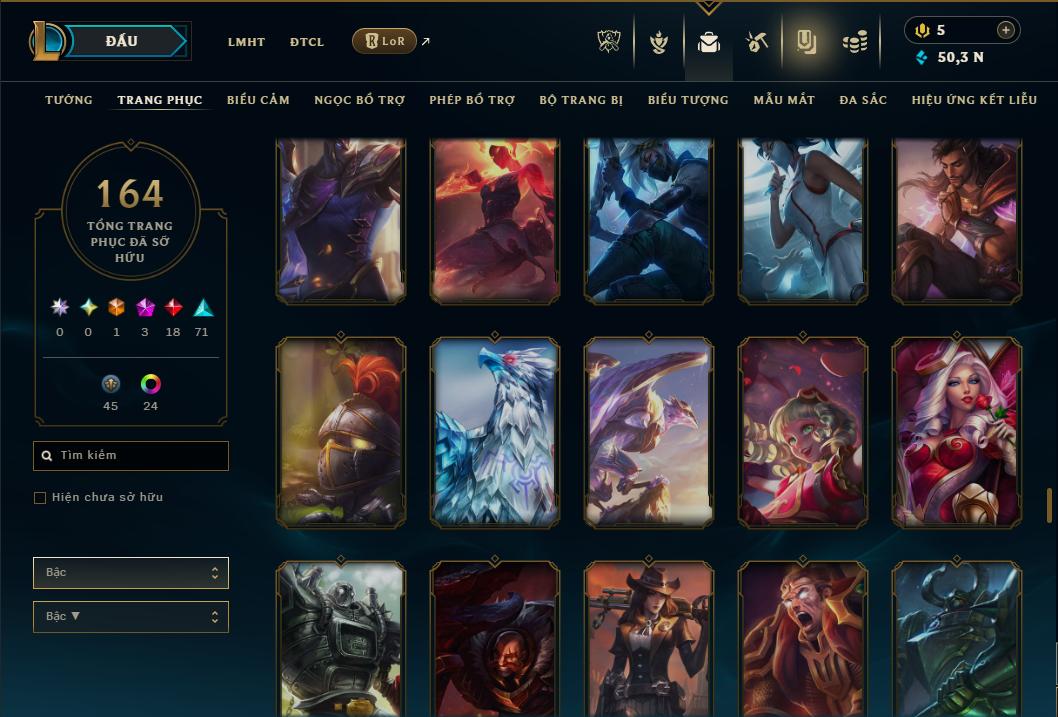Switch to the LMHT game mode link
Viewport: 1058px width, 717px height.
tap(246, 42)
